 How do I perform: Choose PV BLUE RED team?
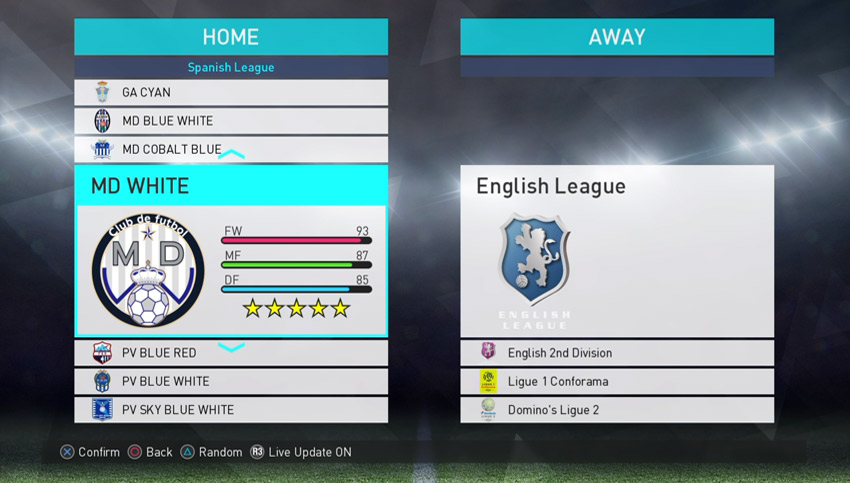(231, 353)
